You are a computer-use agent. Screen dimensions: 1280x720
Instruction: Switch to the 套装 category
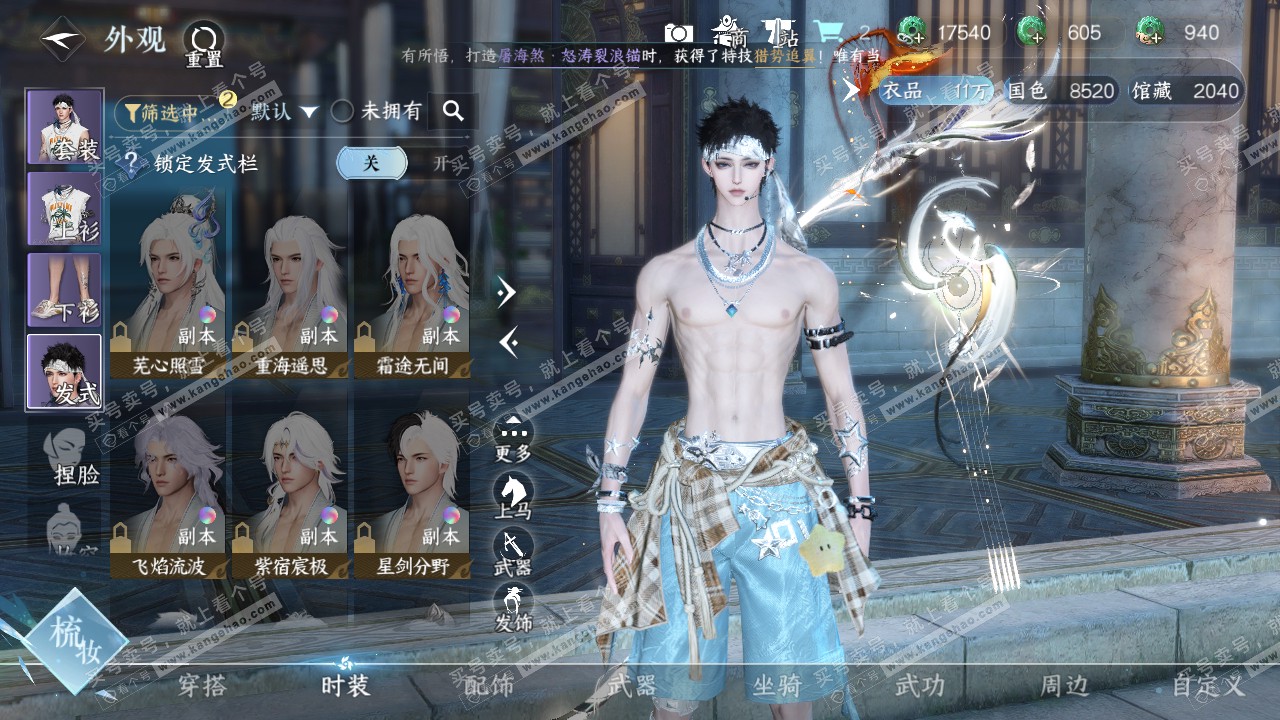[65, 127]
